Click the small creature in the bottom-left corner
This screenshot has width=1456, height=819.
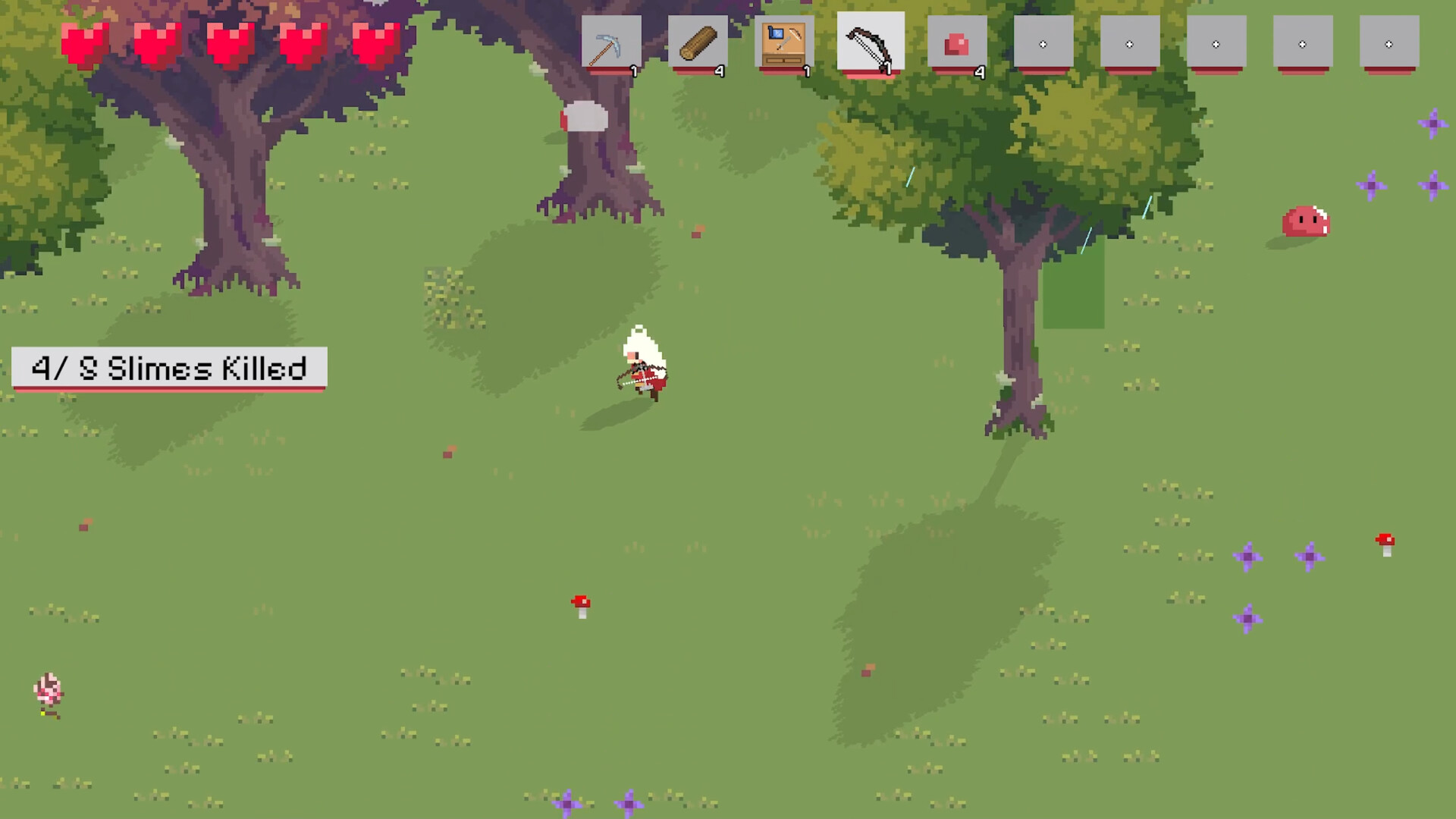coord(48,692)
